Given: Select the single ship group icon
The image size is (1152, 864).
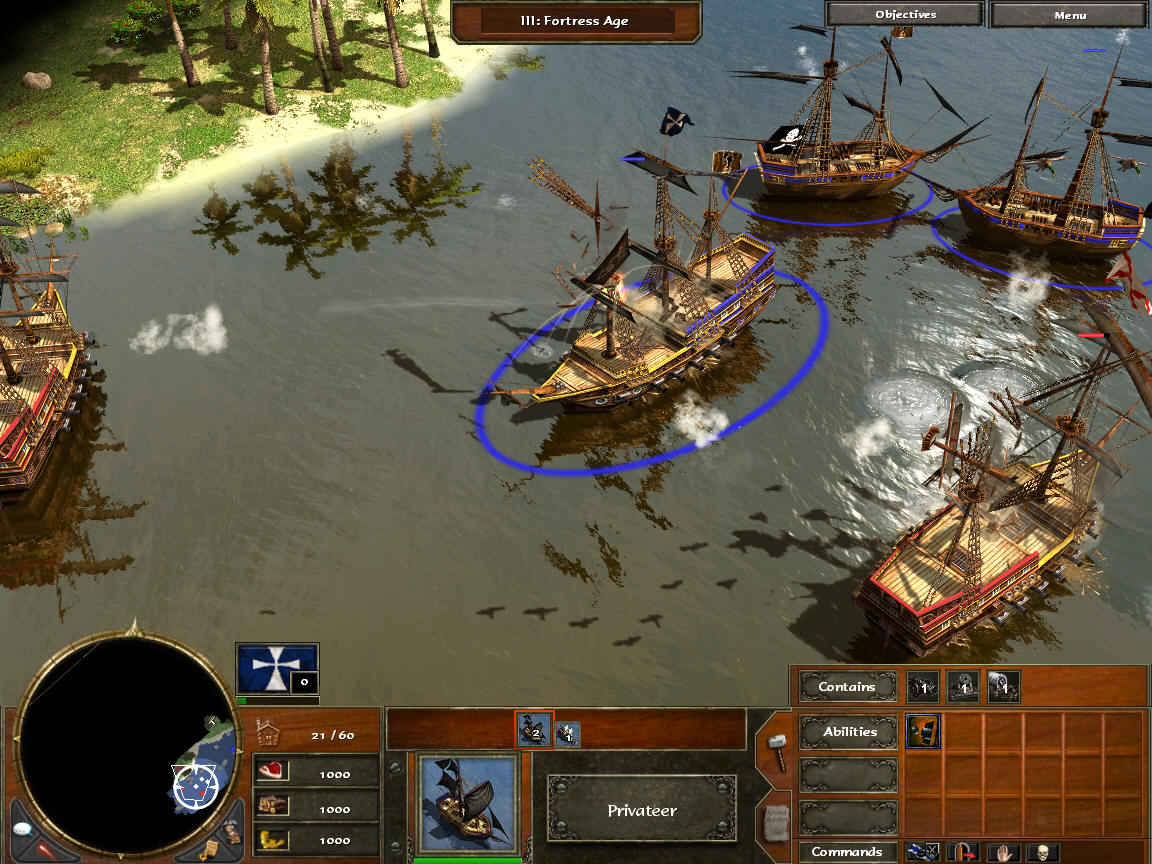Looking at the screenshot, I should pos(567,734).
